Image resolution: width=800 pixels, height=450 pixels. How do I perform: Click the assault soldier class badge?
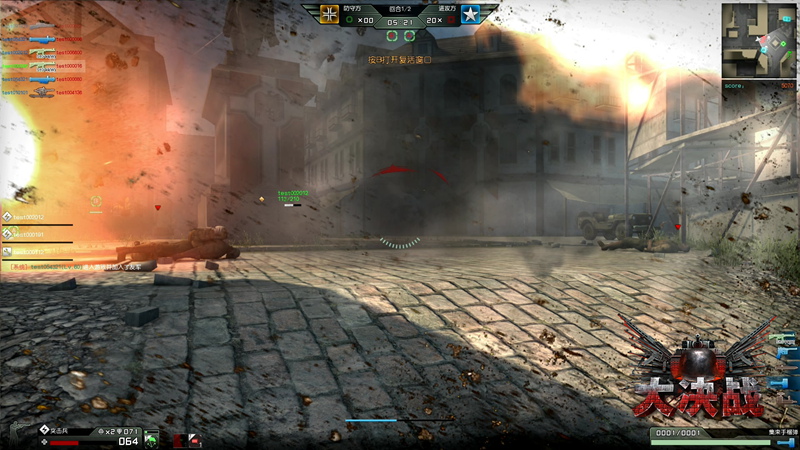pyautogui.click(x=44, y=430)
